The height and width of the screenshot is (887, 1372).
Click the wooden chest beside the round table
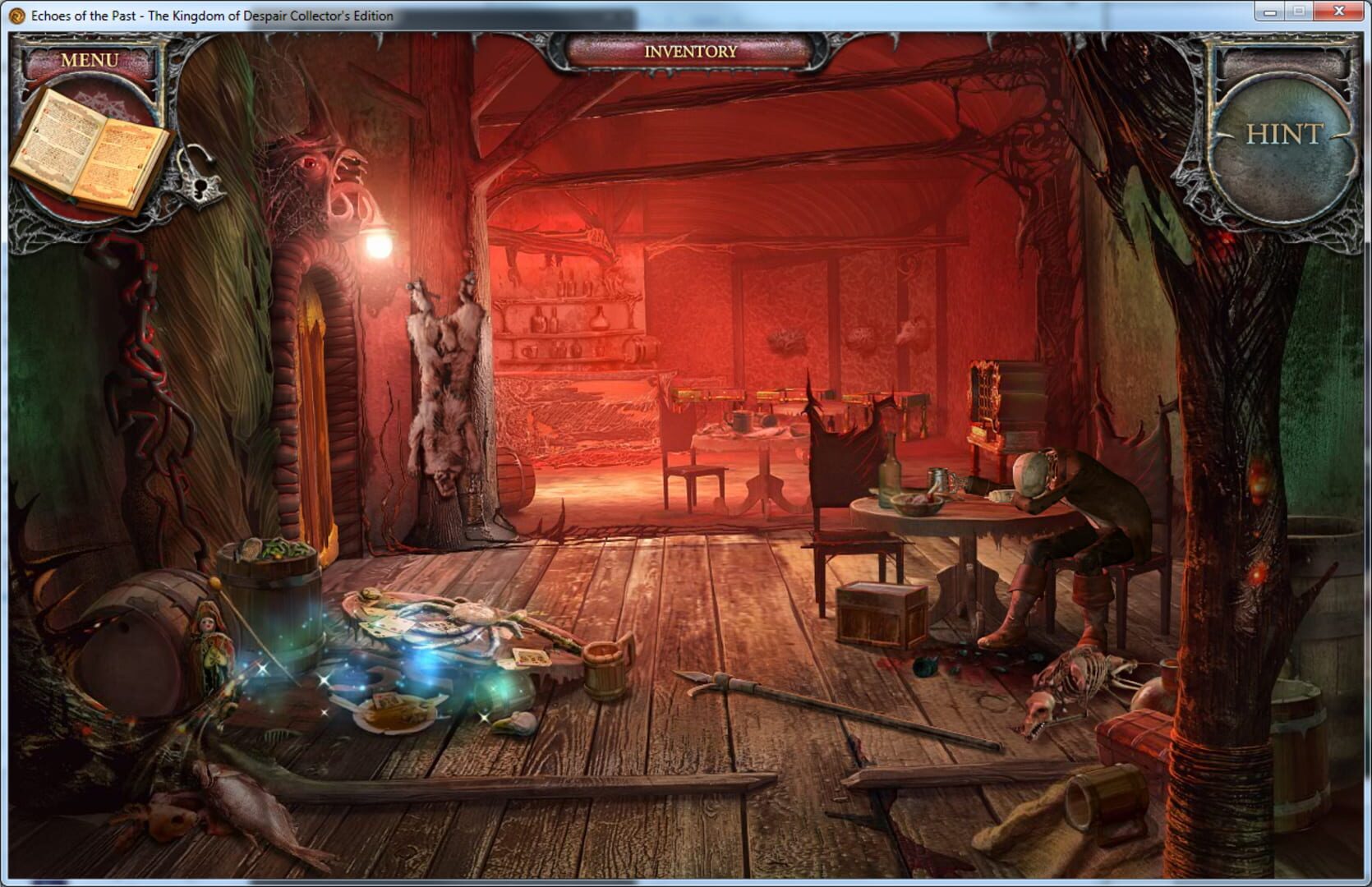(x=879, y=612)
